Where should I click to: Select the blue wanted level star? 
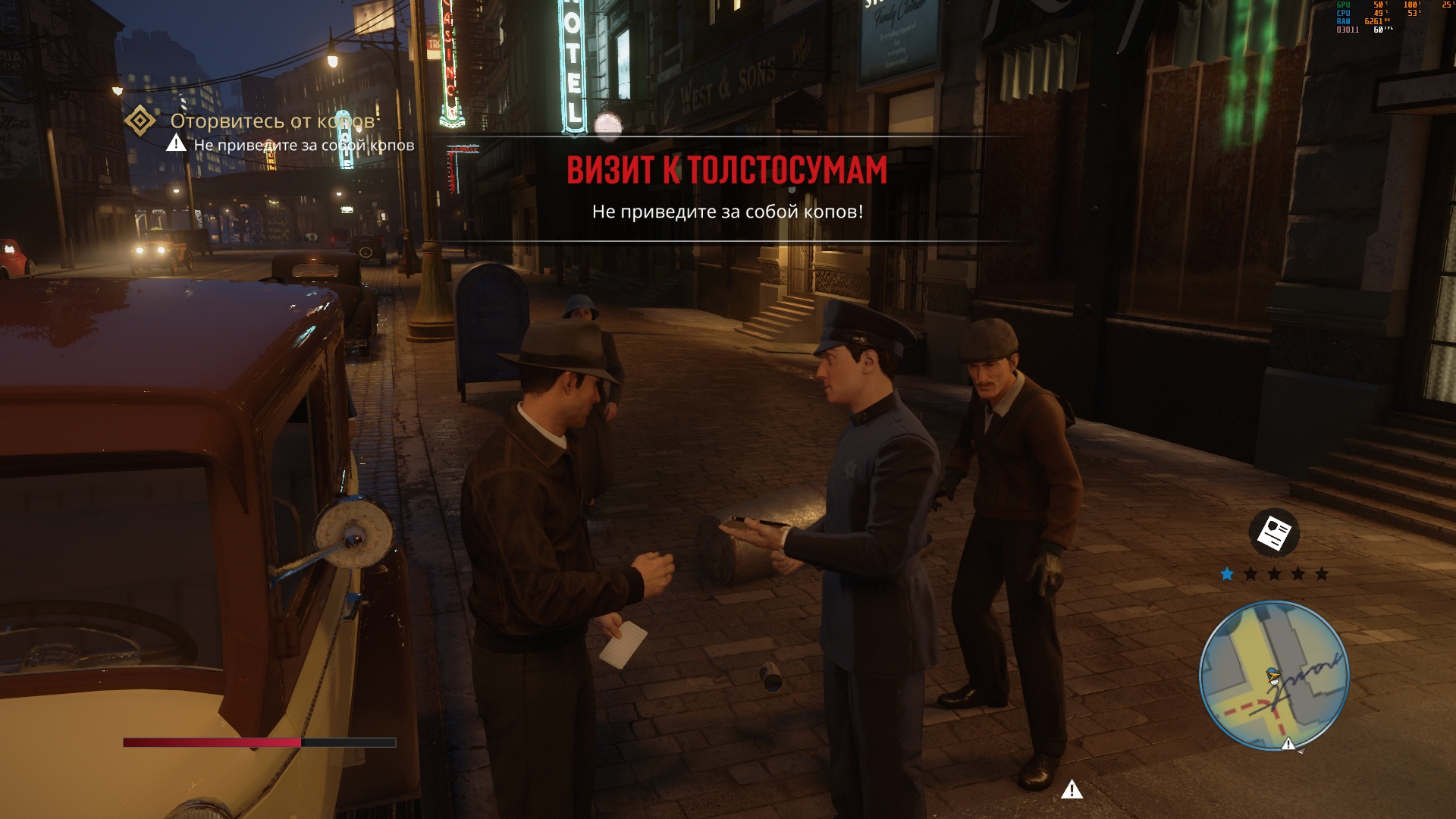point(1227,574)
